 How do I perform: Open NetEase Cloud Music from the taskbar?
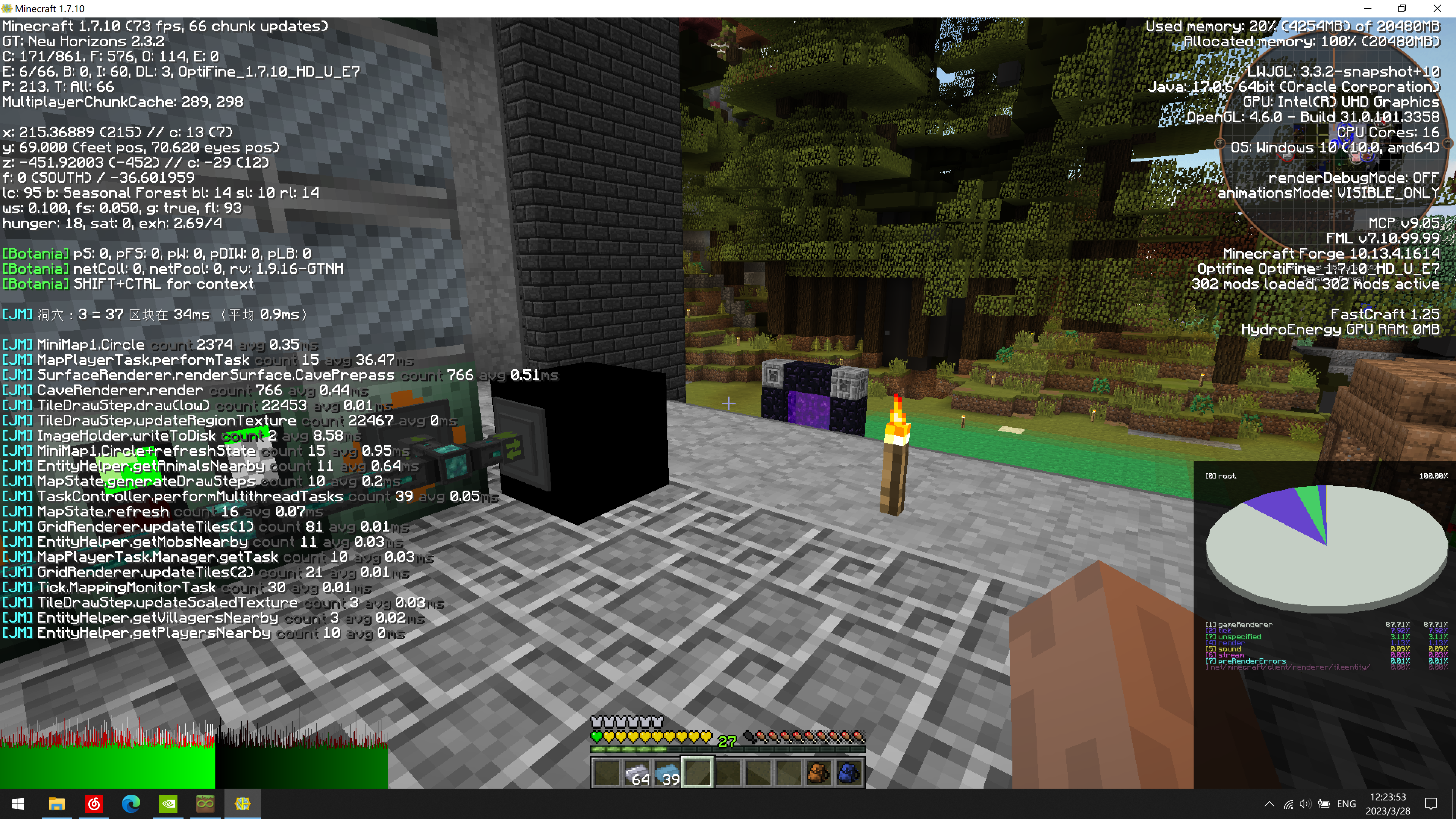pos(94,803)
